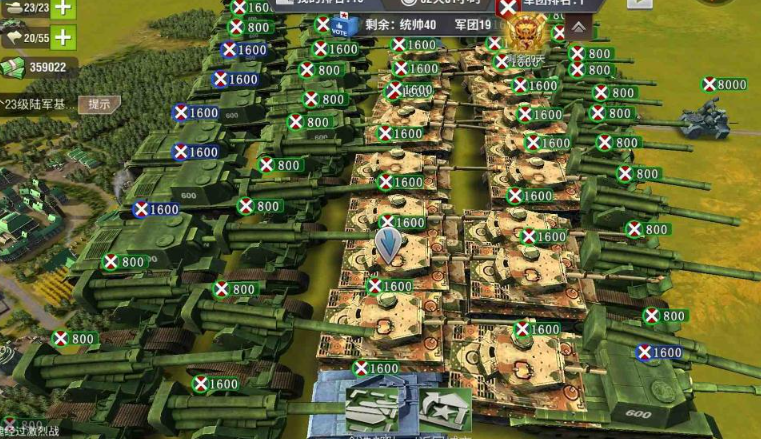
Task: Add tanks using the second plus button
Action: tap(62, 38)
